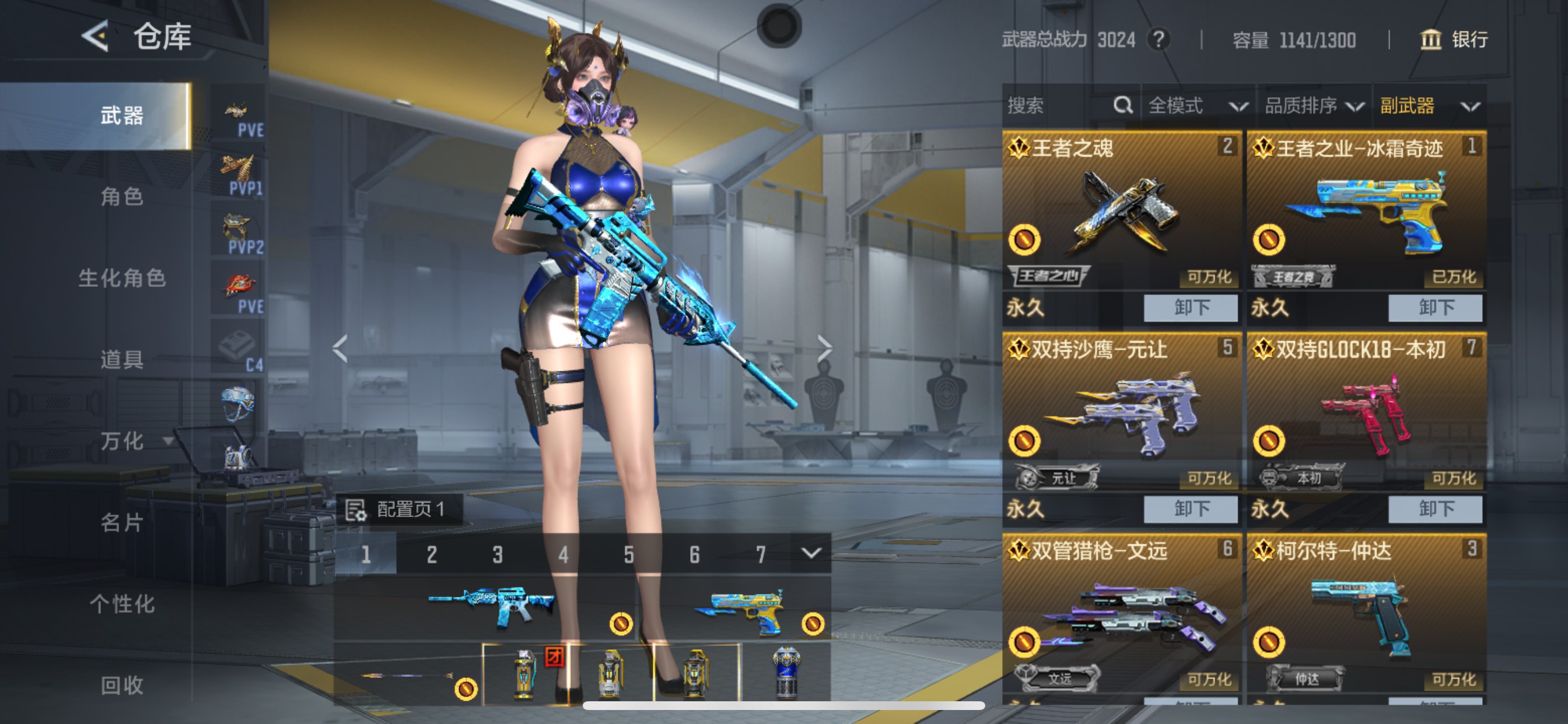The width and height of the screenshot is (1568, 724).
Task: Open the 全模式 mode dropdown
Action: click(1196, 106)
